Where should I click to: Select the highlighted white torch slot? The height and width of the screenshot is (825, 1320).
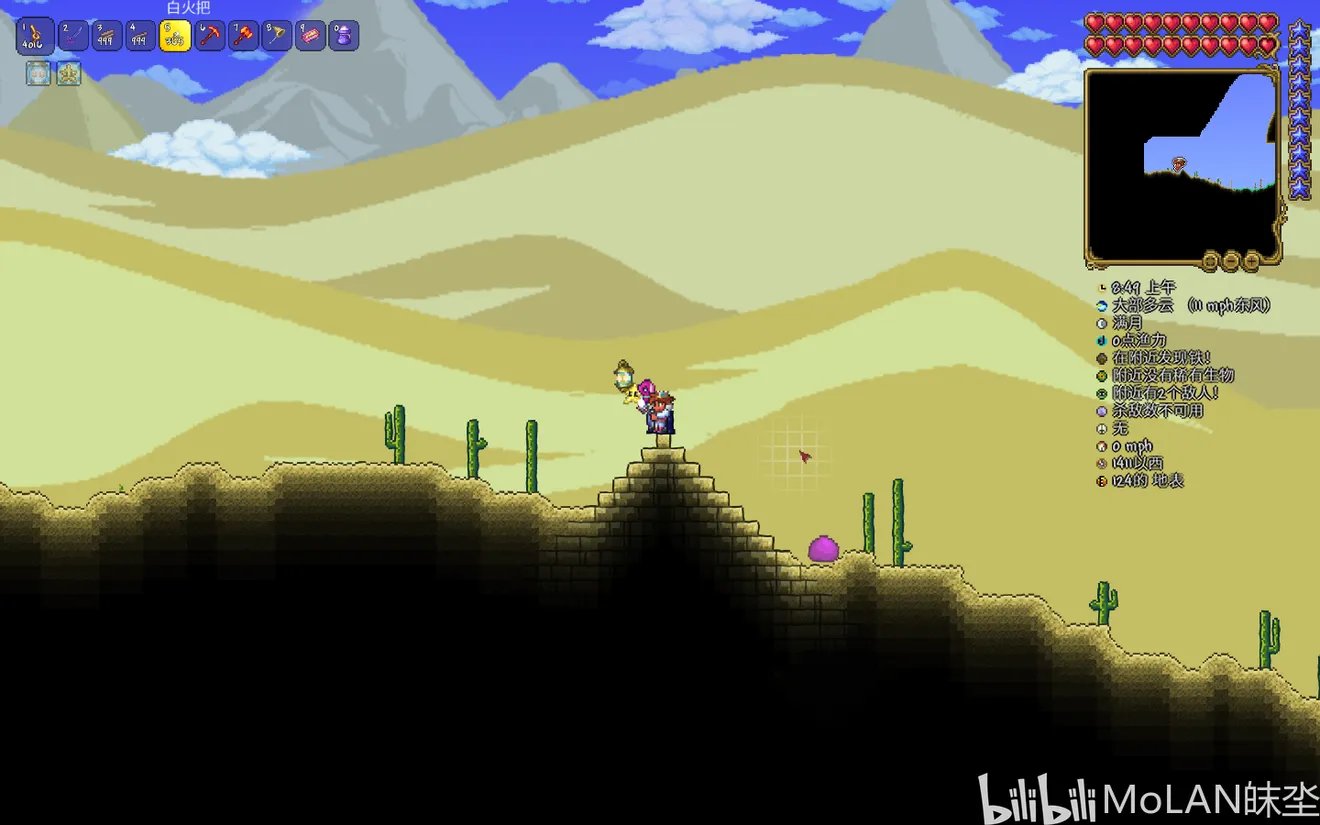pos(175,37)
